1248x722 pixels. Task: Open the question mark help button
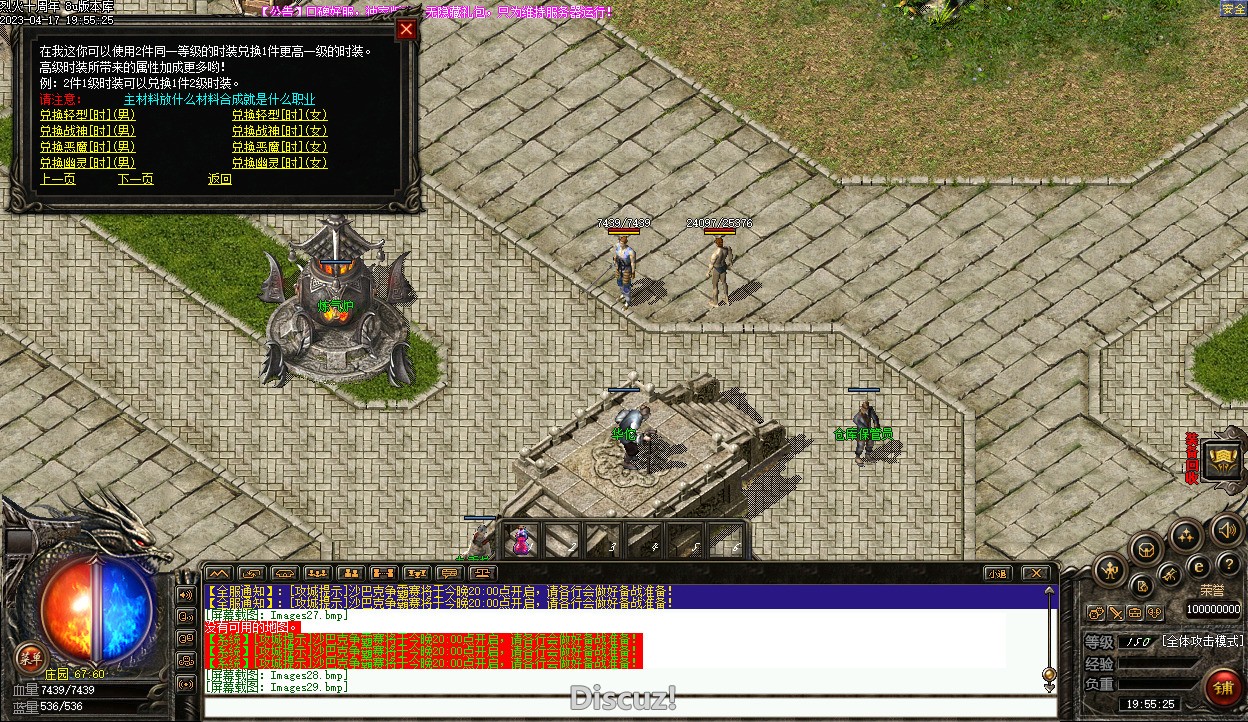coord(1228,566)
